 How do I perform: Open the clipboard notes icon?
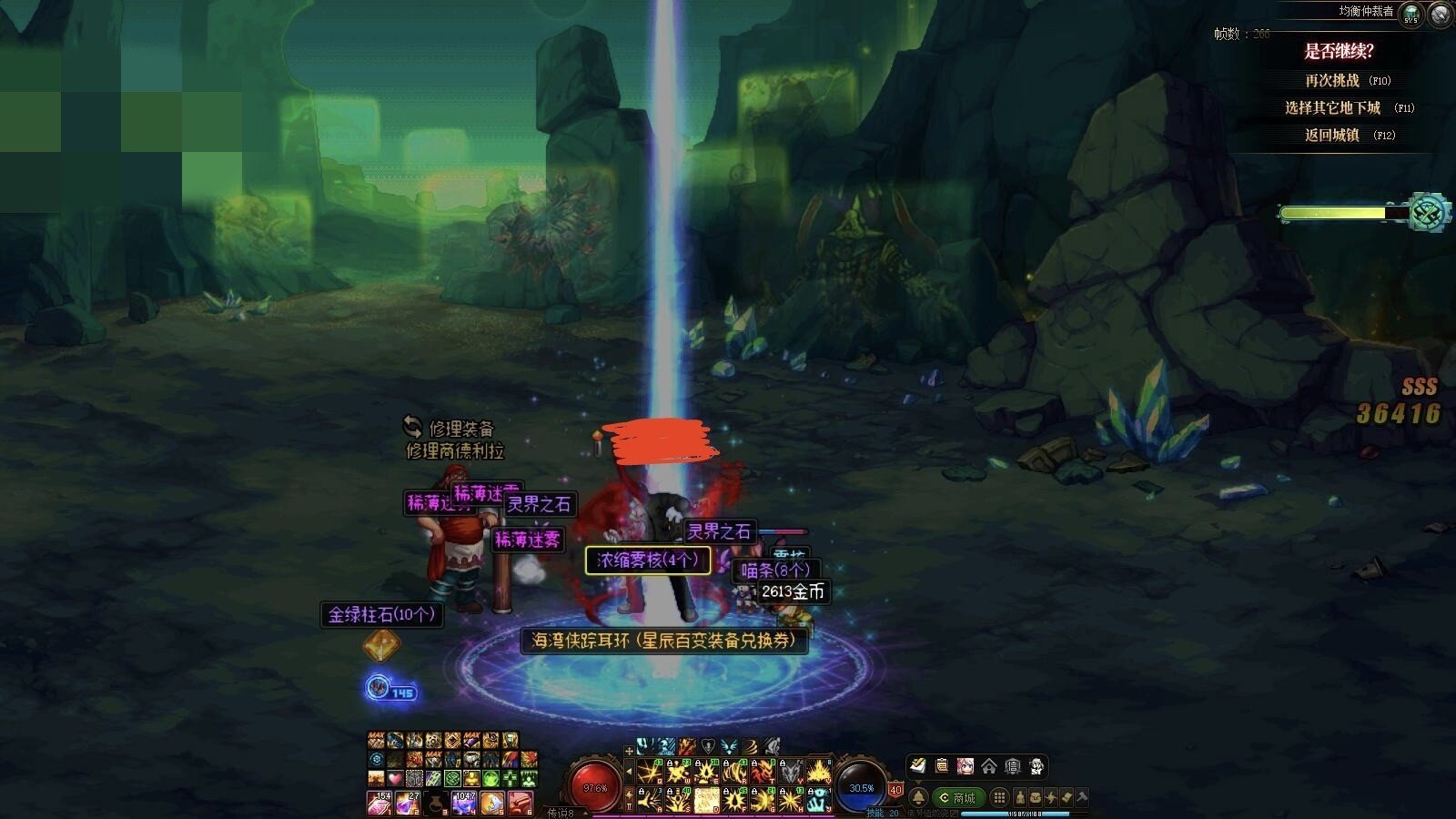point(942,766)
